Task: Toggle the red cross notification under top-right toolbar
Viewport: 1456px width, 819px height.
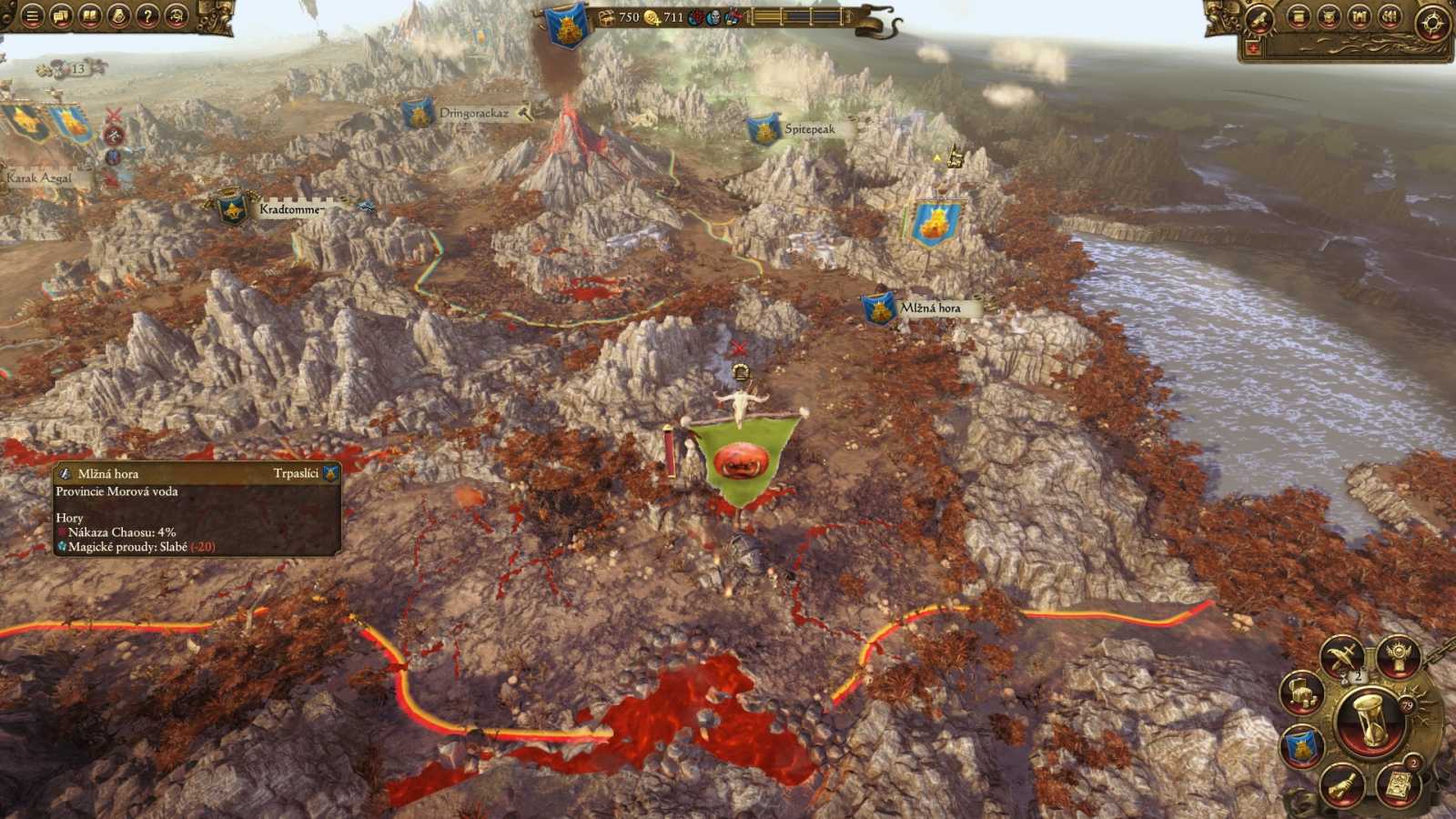Action: click(1253, 45)
